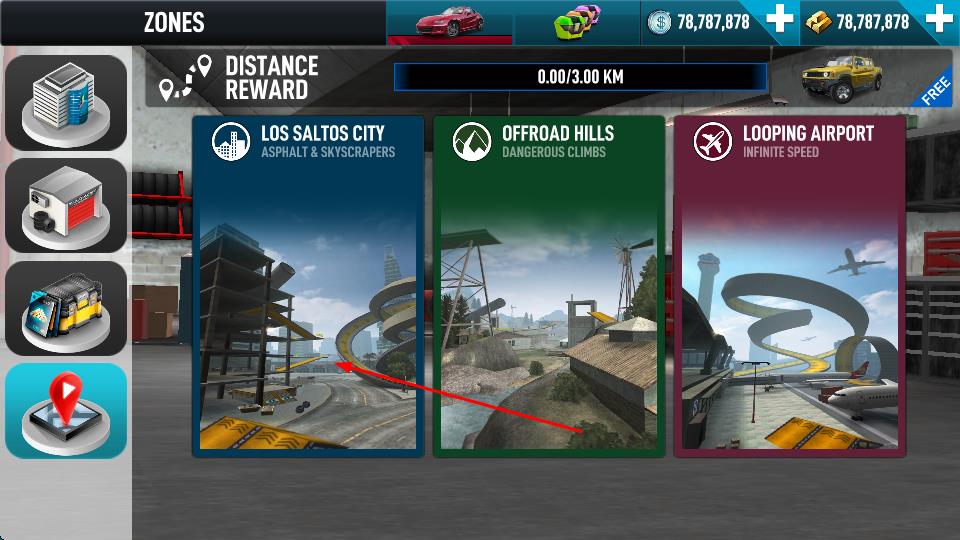Go to the garage sidebar button
The image size is (960, 540).
point(66,205)
